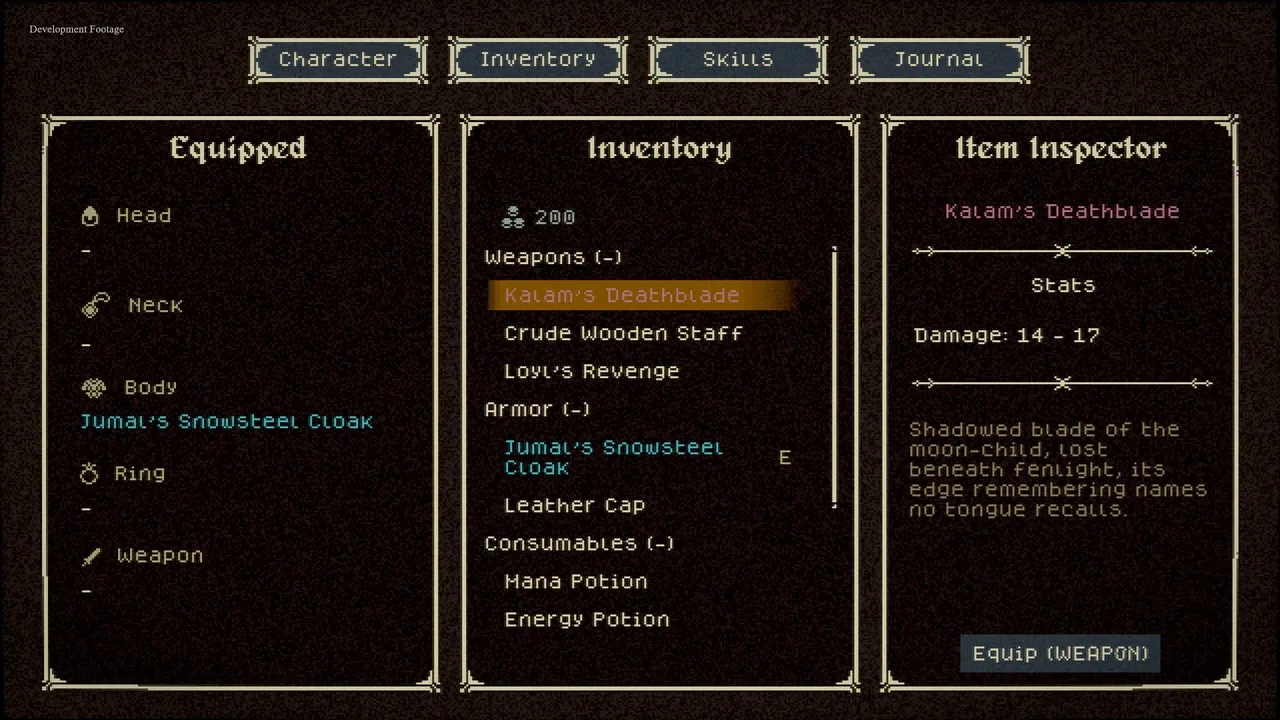Click the Equip (WEAPON) button
This screenshot has width=1280, height=720.
pyautogui.click(x=1060, y=654)
